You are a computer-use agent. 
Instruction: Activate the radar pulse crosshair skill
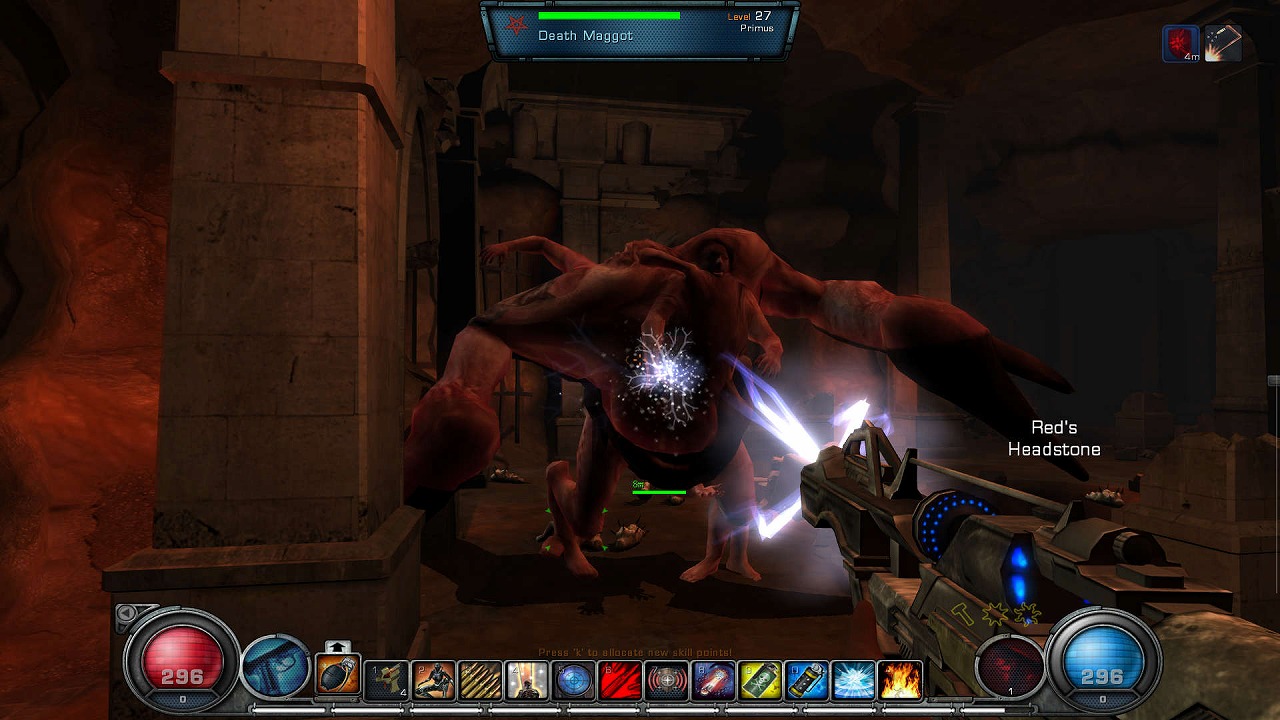[666, 680]
